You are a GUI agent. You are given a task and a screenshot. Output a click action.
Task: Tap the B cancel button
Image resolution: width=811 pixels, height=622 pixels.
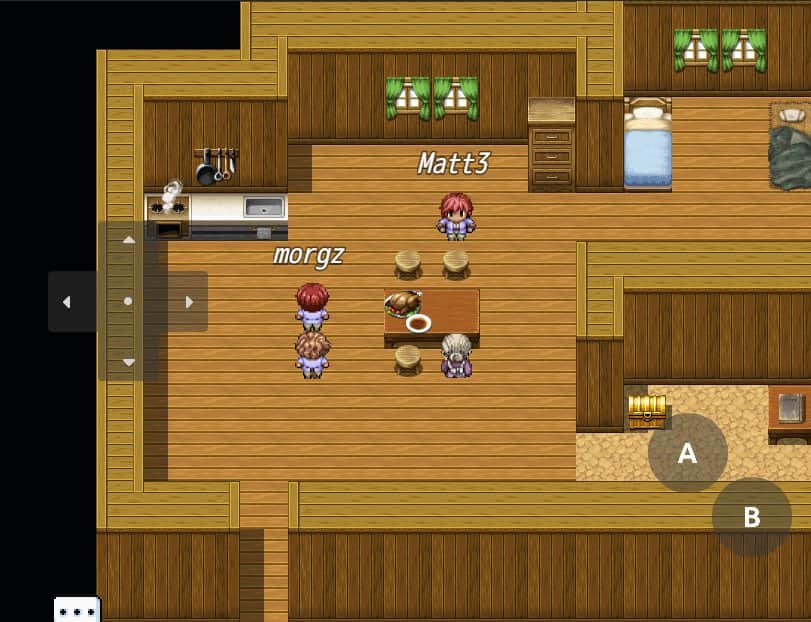point(751,517)
